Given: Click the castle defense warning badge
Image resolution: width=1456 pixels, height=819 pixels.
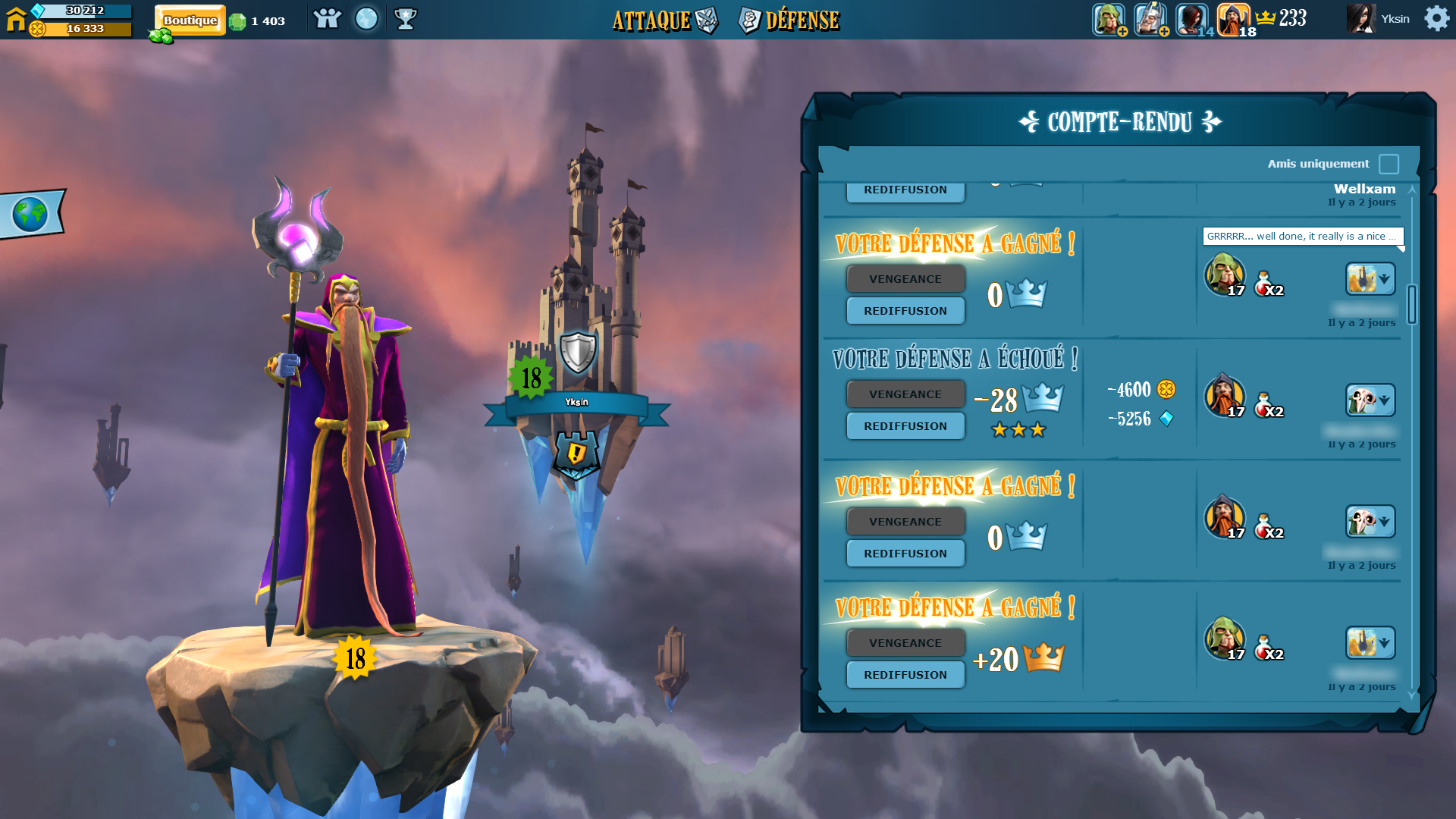Looking at the screenshot, I should click(576, 454).
